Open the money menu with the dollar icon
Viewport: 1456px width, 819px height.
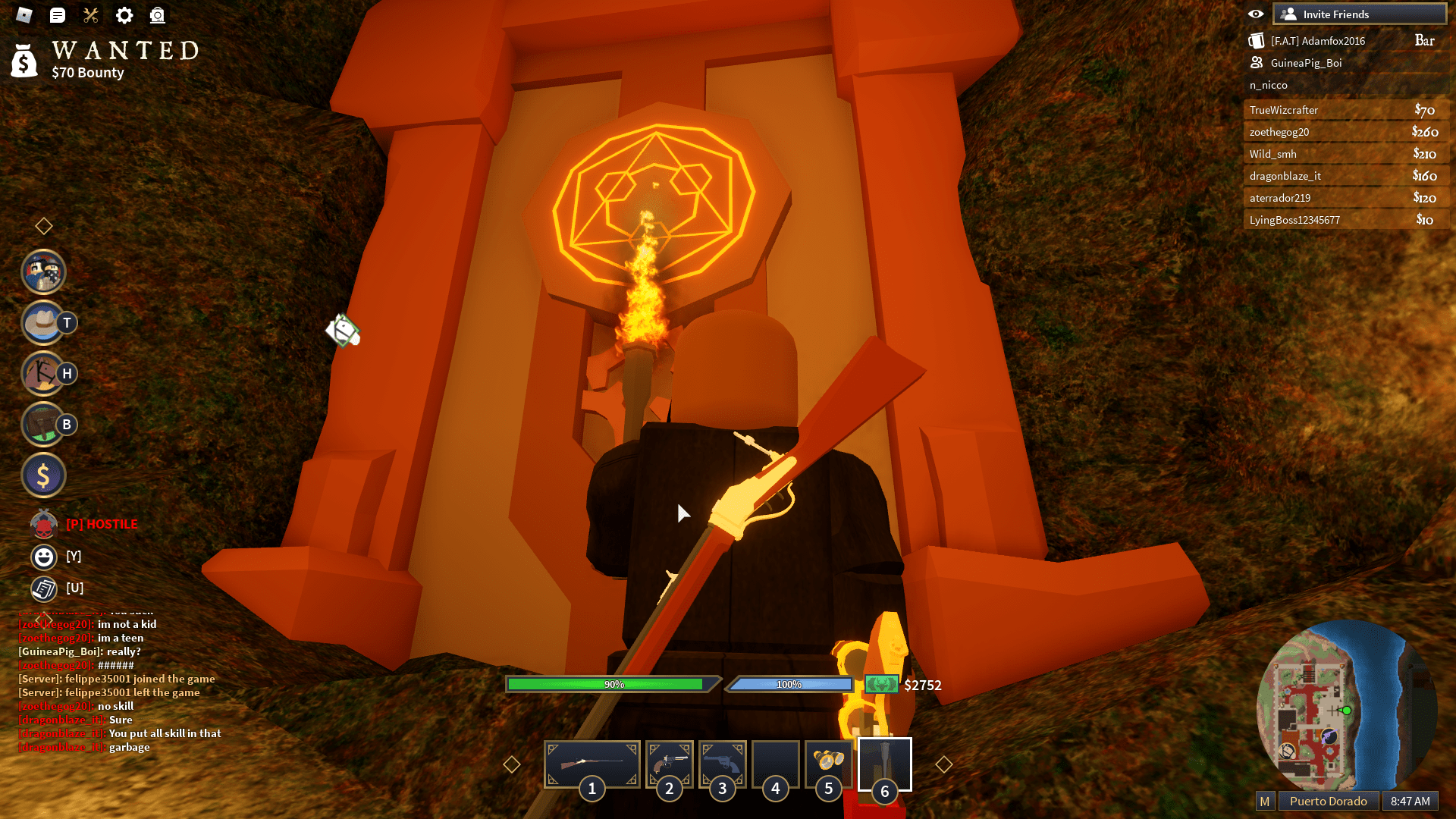pyautogui.click(x=43, y=475)
